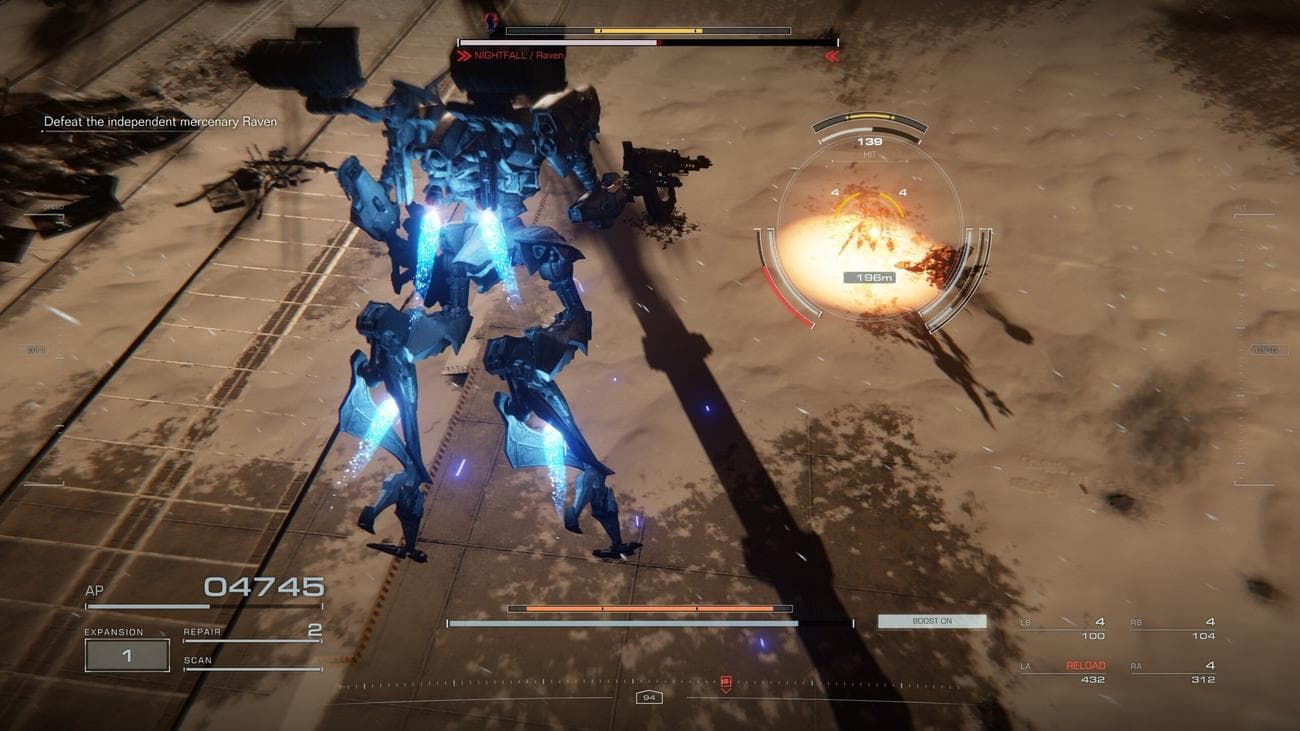Click the compass heading number 94

click(650, 697)
